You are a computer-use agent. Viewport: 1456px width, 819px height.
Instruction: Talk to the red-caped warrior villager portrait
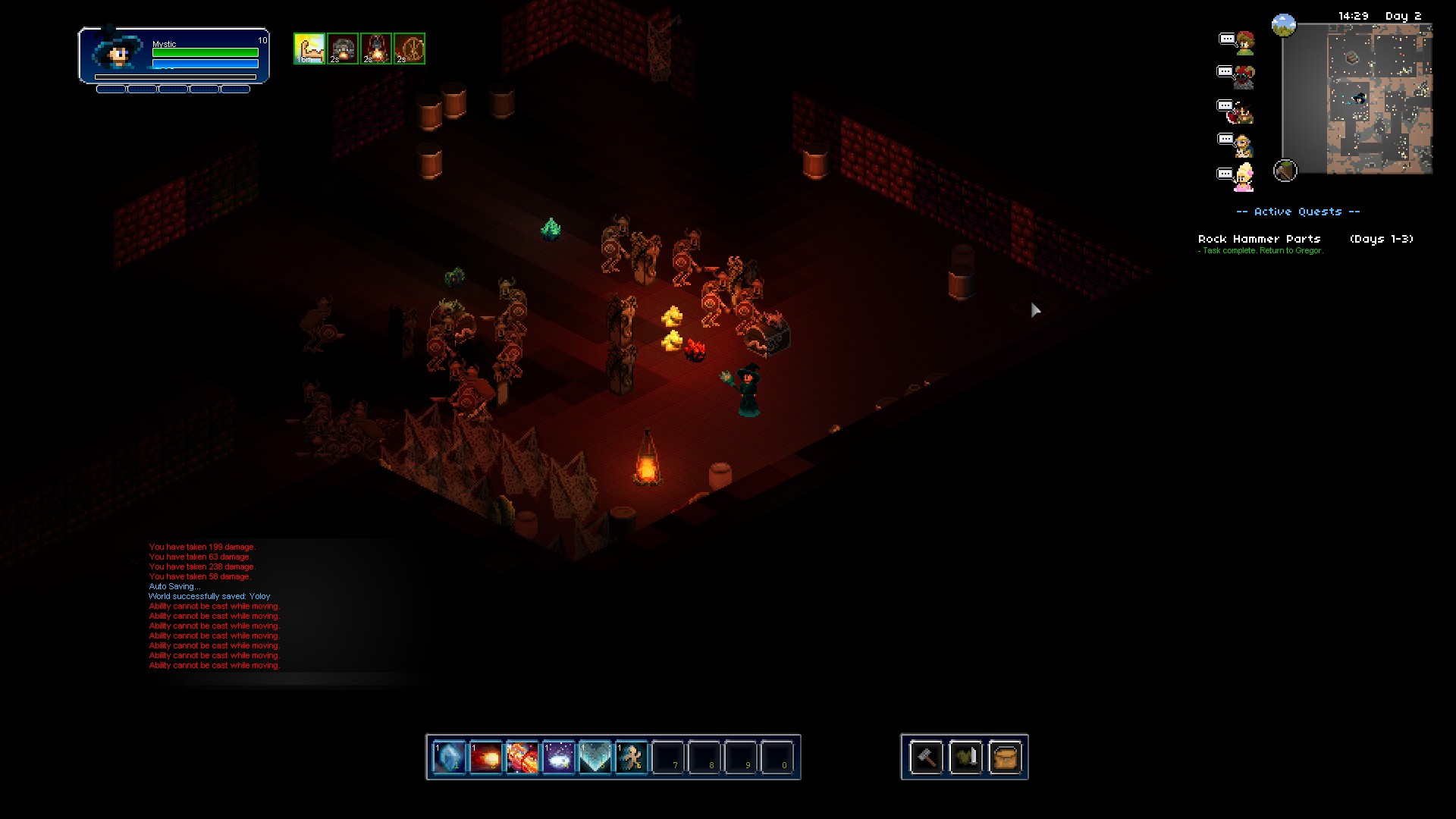(x=1243, y=111)
